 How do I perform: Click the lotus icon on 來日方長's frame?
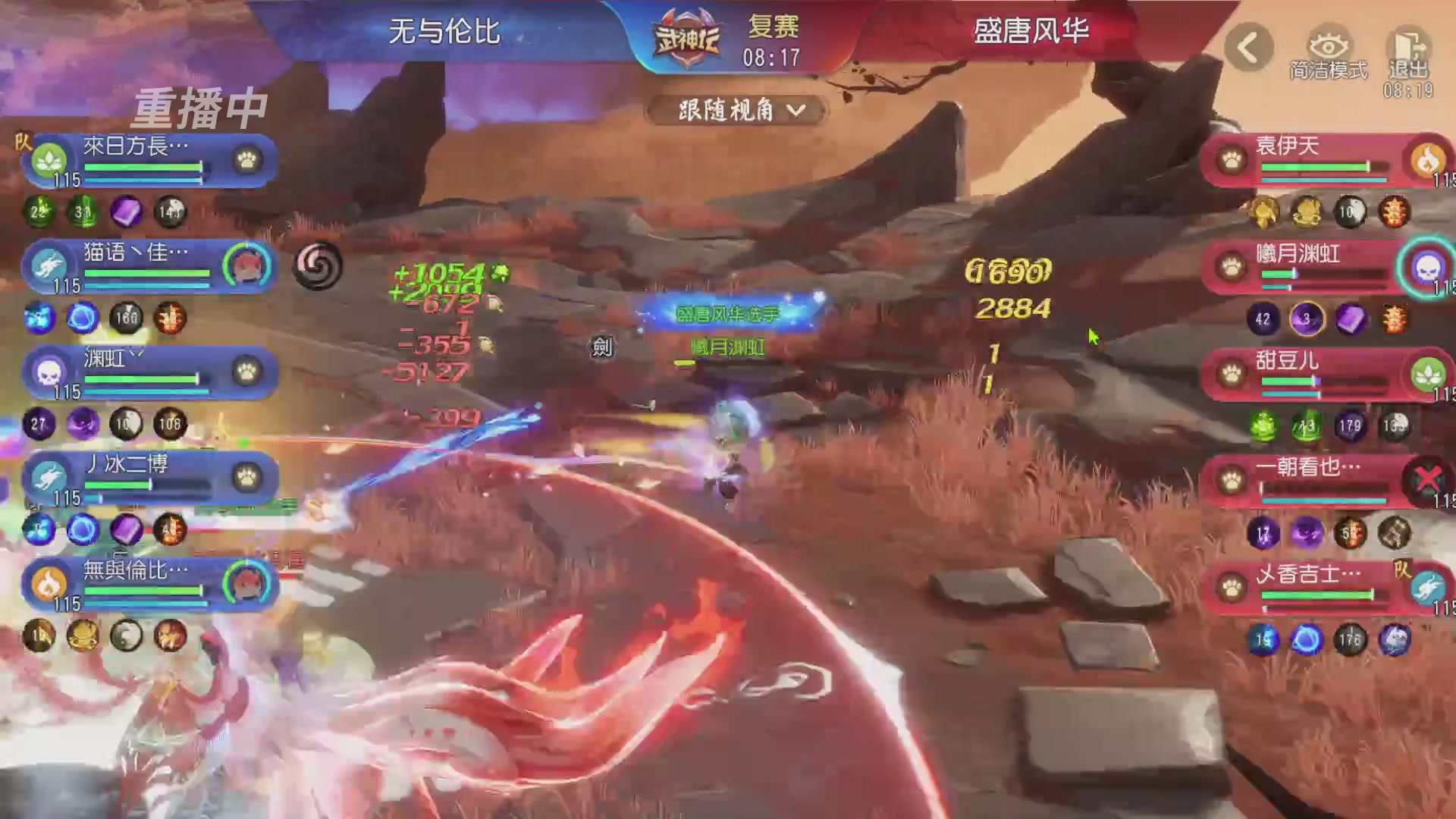[48, 158]
